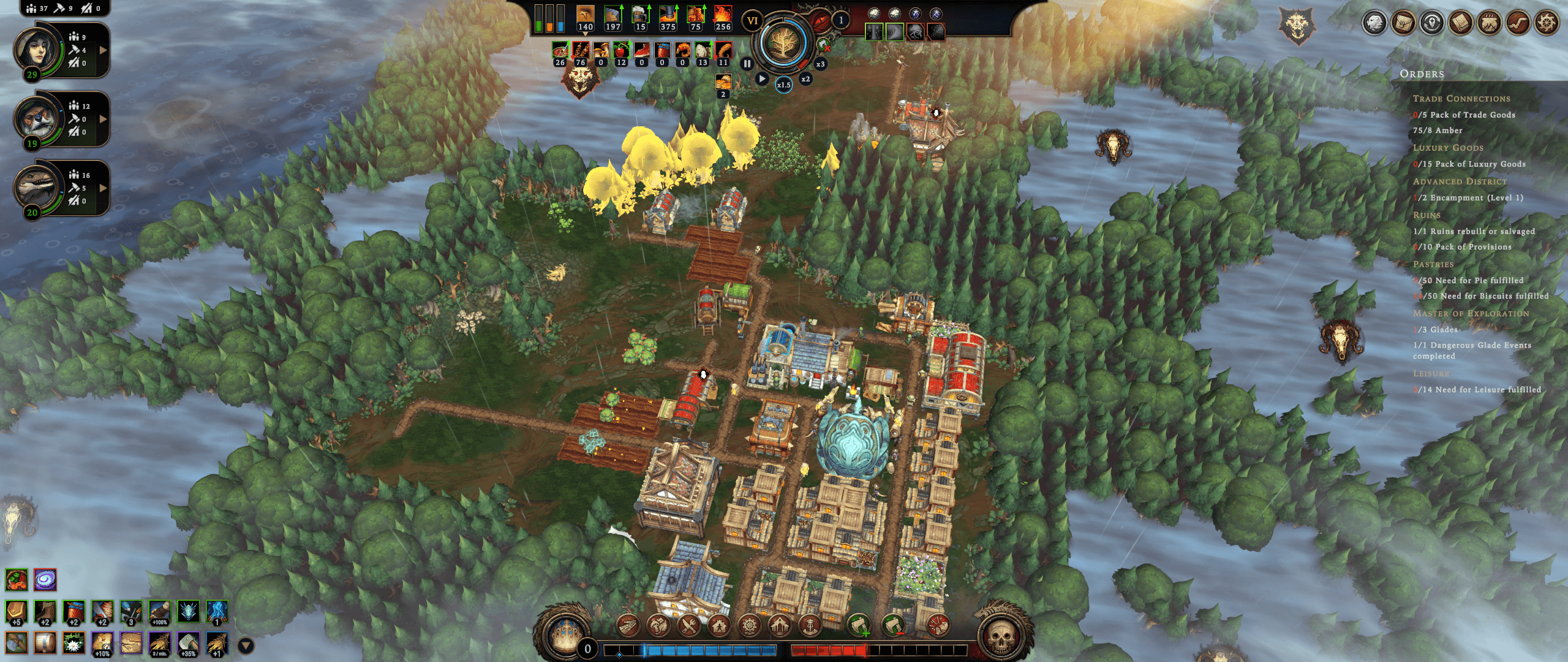Open the roads construction category
The image size is (1568, 662).
pyautogui.click(x=628, y=626)
